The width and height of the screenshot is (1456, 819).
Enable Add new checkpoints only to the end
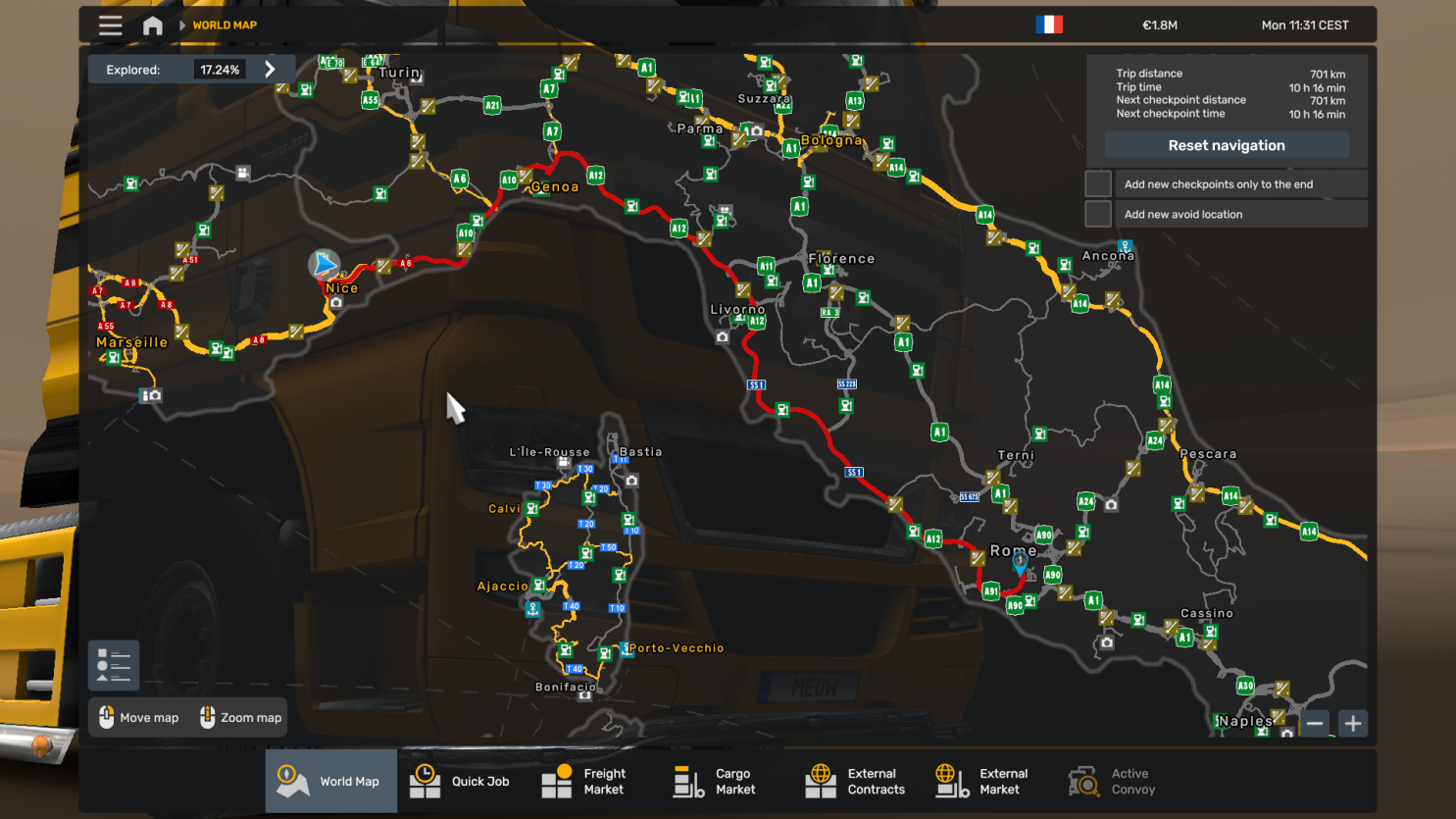click(x=1098, y=182)
